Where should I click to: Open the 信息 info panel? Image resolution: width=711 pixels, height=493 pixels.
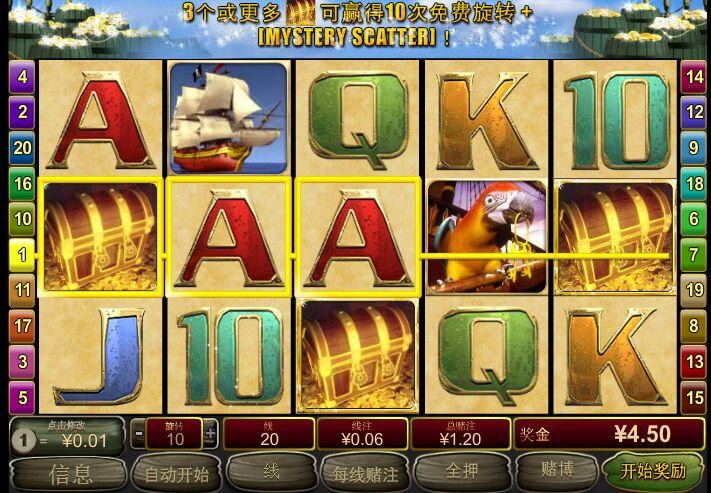69,472
